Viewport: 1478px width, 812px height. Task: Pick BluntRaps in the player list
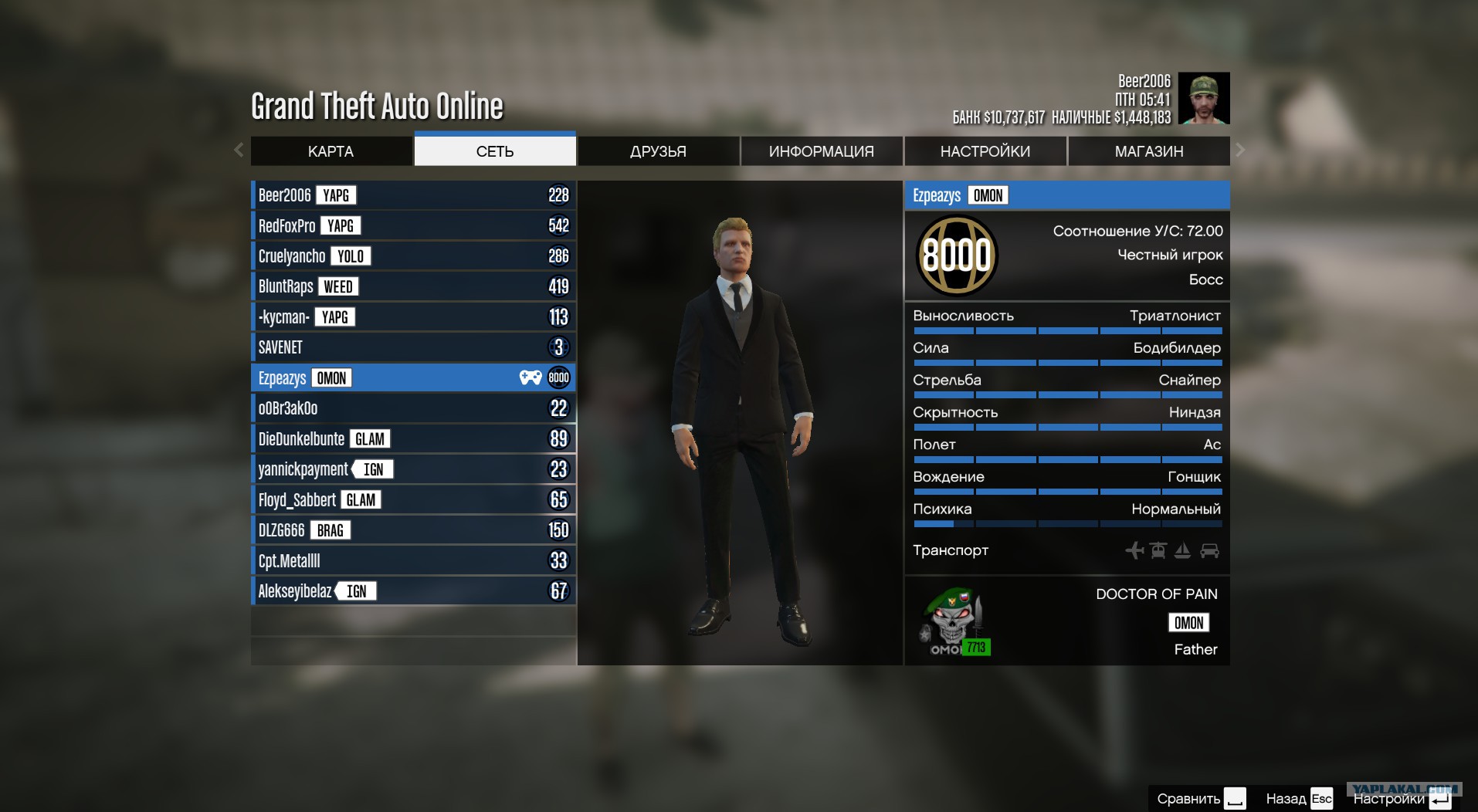(413, 286)
